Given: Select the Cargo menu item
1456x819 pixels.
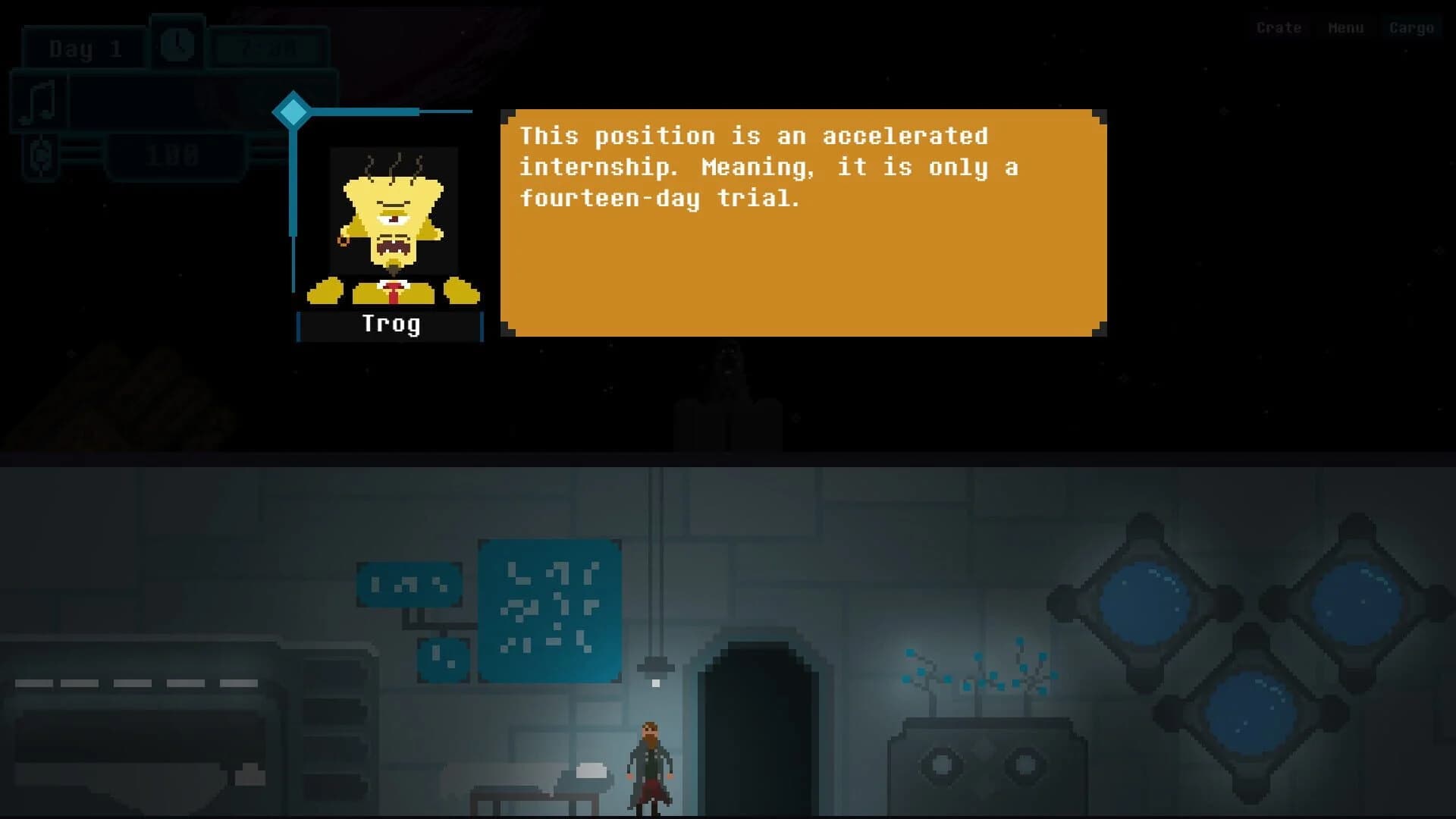Looking at the screenshot, I should click(x=1411, y=28).
